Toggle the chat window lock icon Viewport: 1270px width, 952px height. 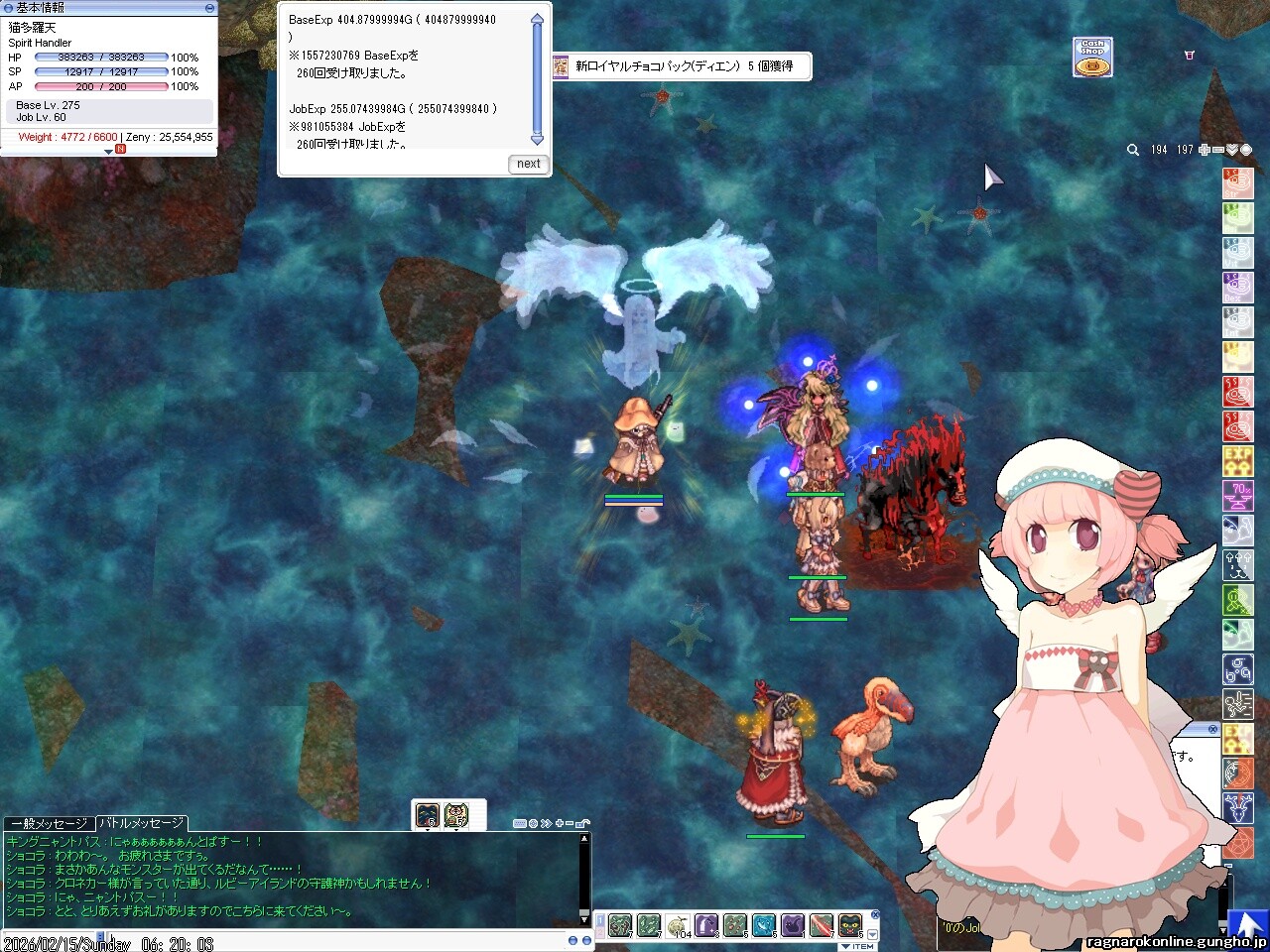click(584, 823)
